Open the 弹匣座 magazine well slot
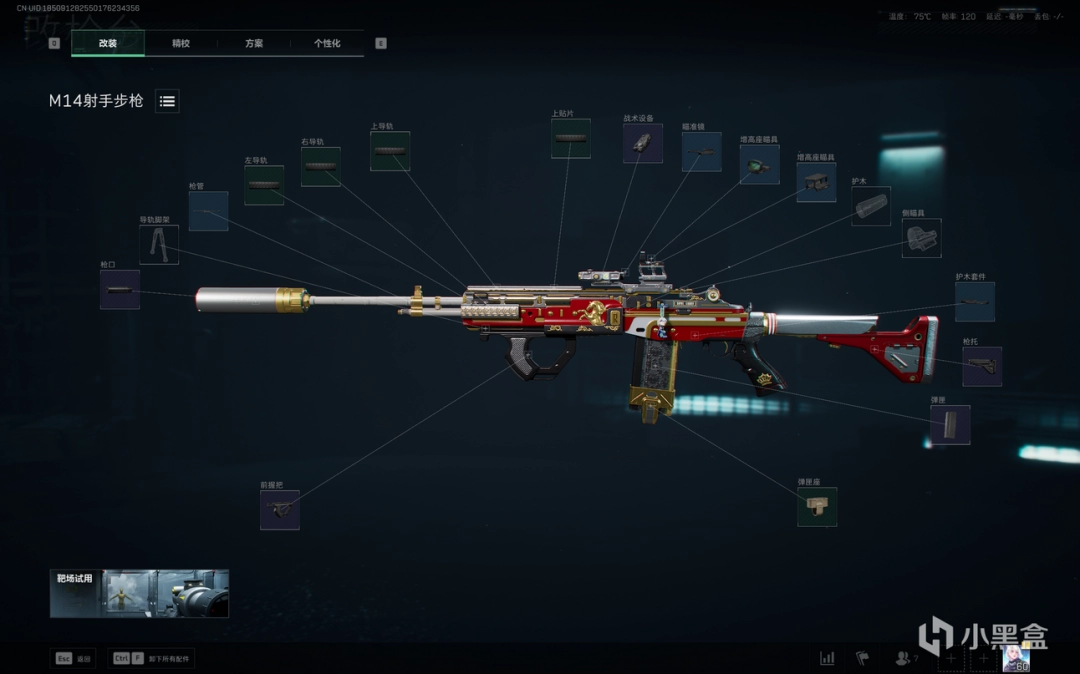The width and height of the screenshot is (1080, 674). pos(817,507)
